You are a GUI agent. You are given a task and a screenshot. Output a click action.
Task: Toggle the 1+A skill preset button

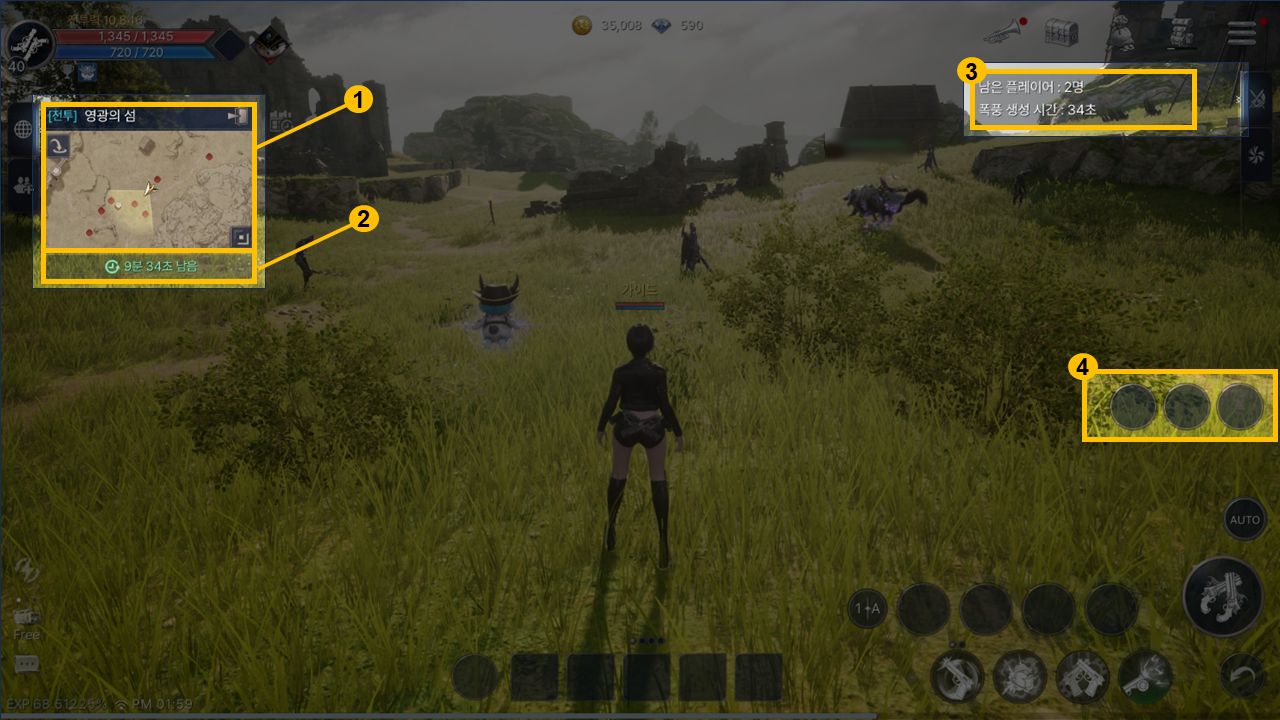867,608
